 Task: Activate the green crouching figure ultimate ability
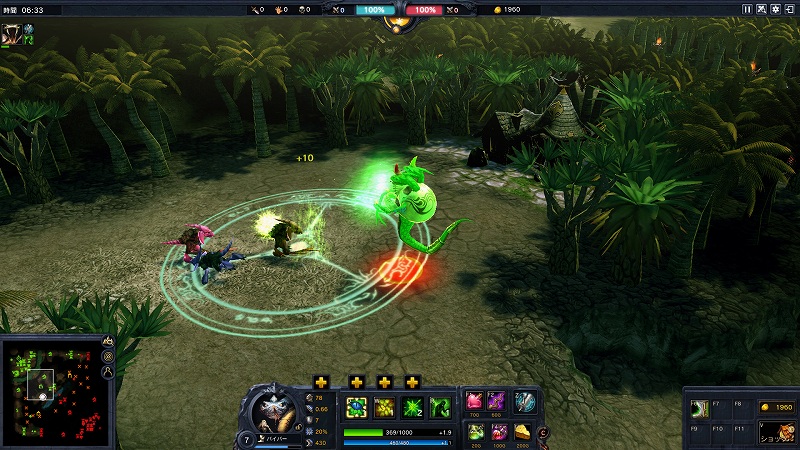[440, 407]
